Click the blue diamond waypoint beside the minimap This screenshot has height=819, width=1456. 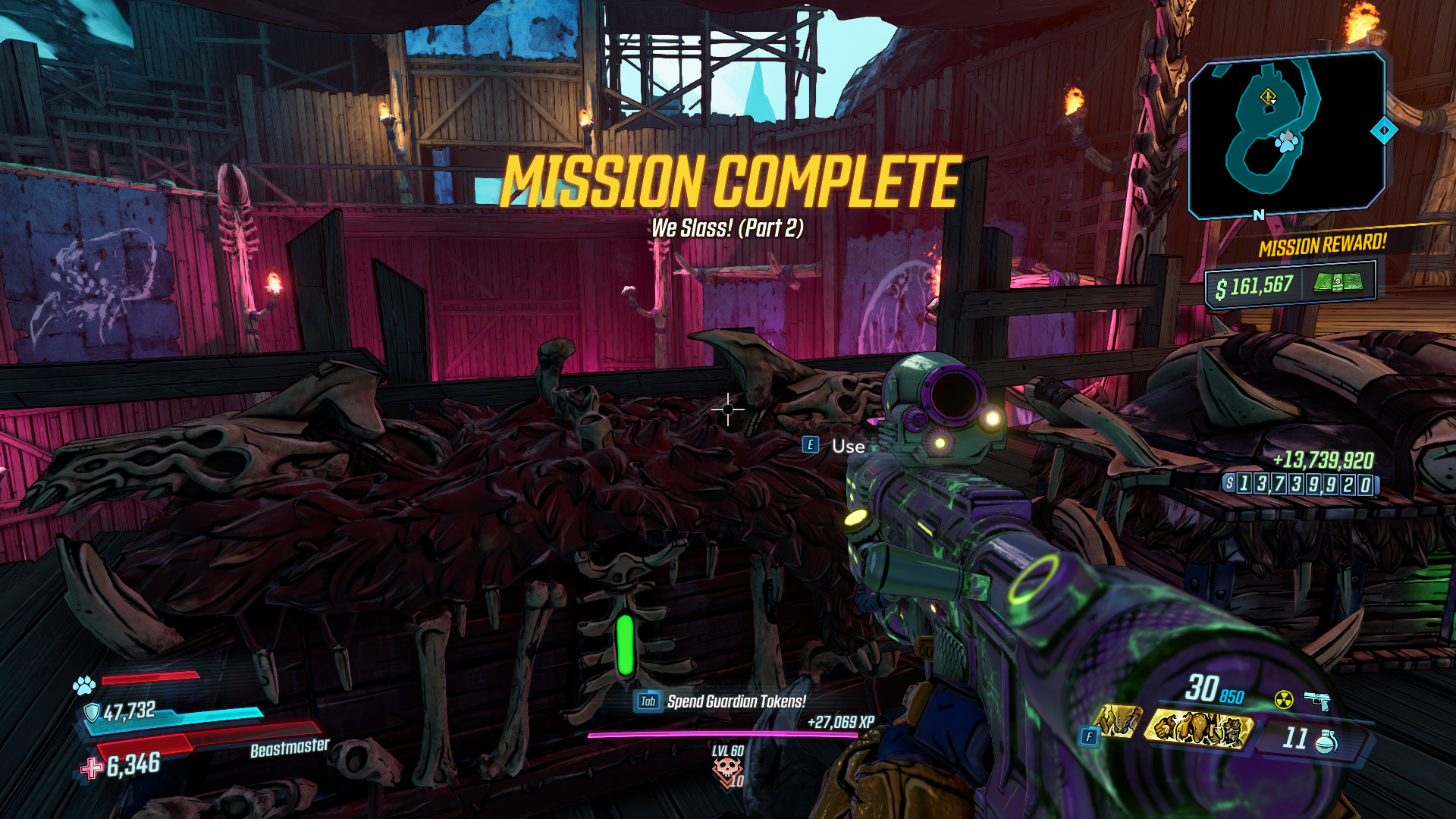(x=1384, y=130)
